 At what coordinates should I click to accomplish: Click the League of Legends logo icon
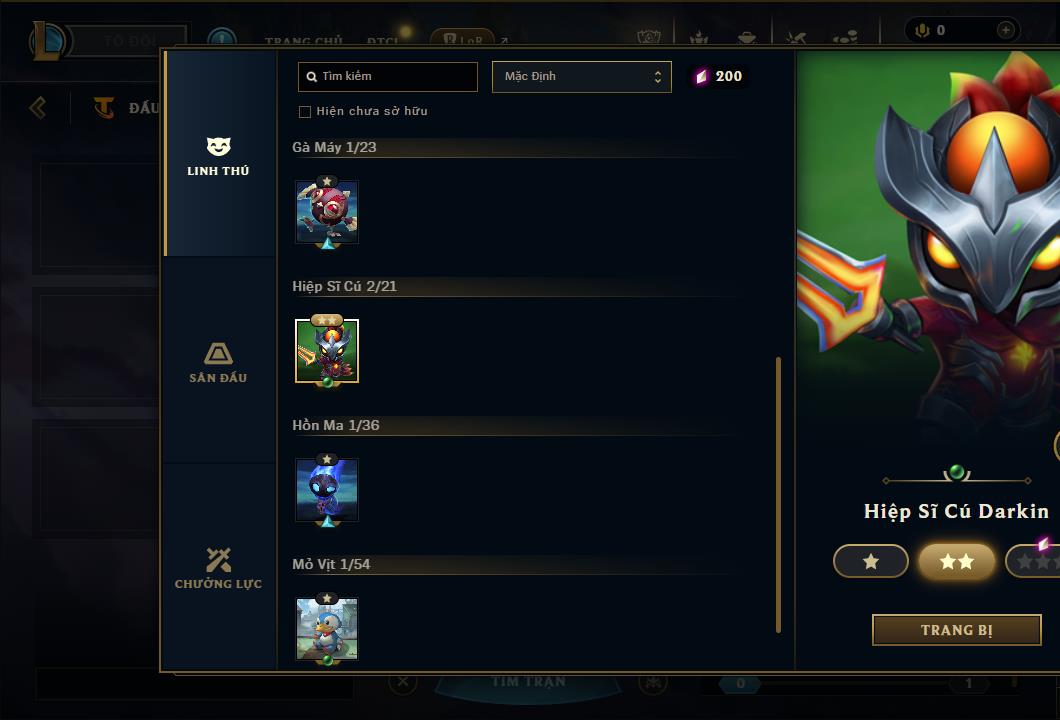pos(48,41)
